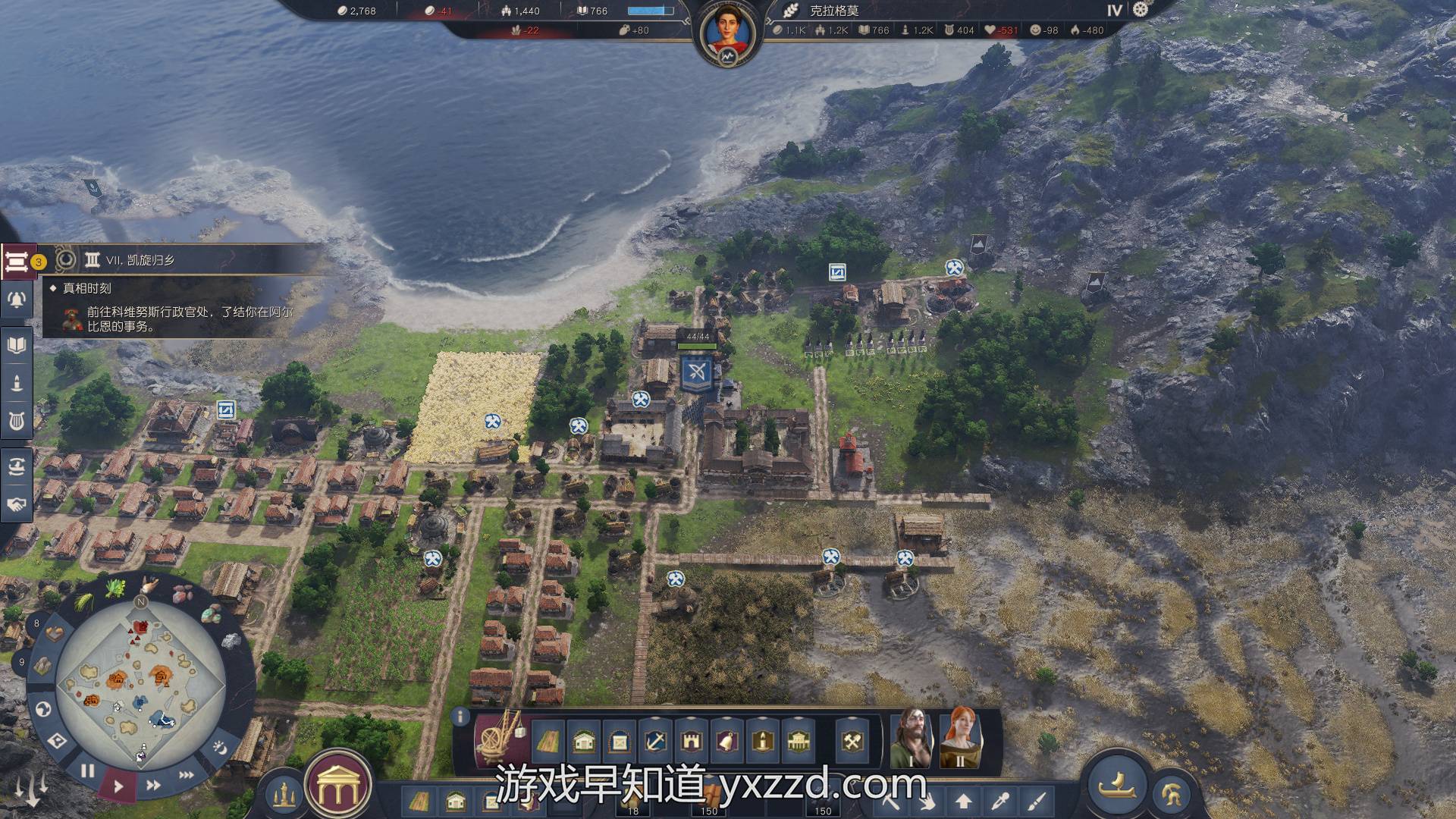
Task: Open the trade routes exchange-arrows icon
Action: click(16, 466)
